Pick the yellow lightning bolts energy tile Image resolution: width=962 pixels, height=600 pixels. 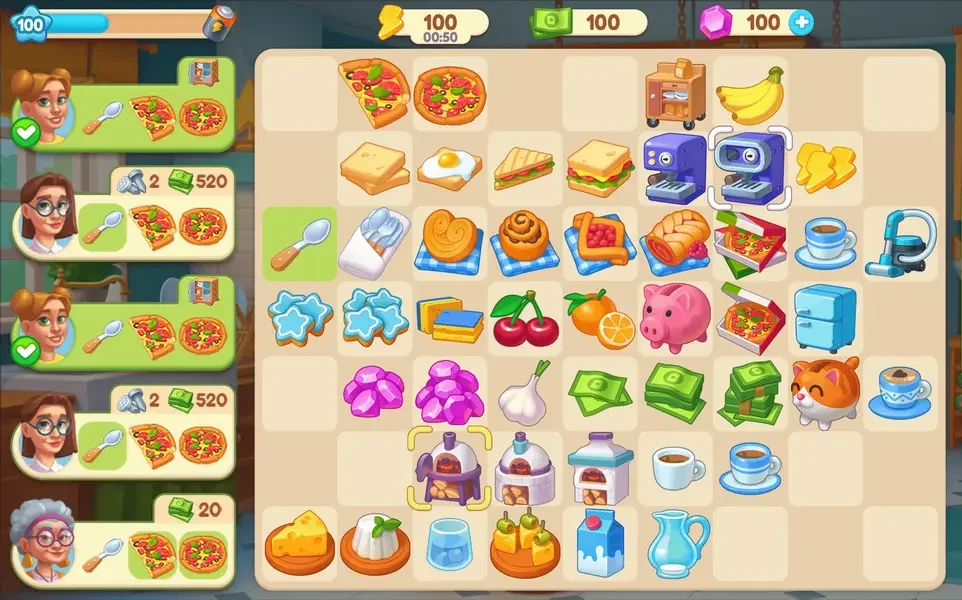tap(825, 167)
